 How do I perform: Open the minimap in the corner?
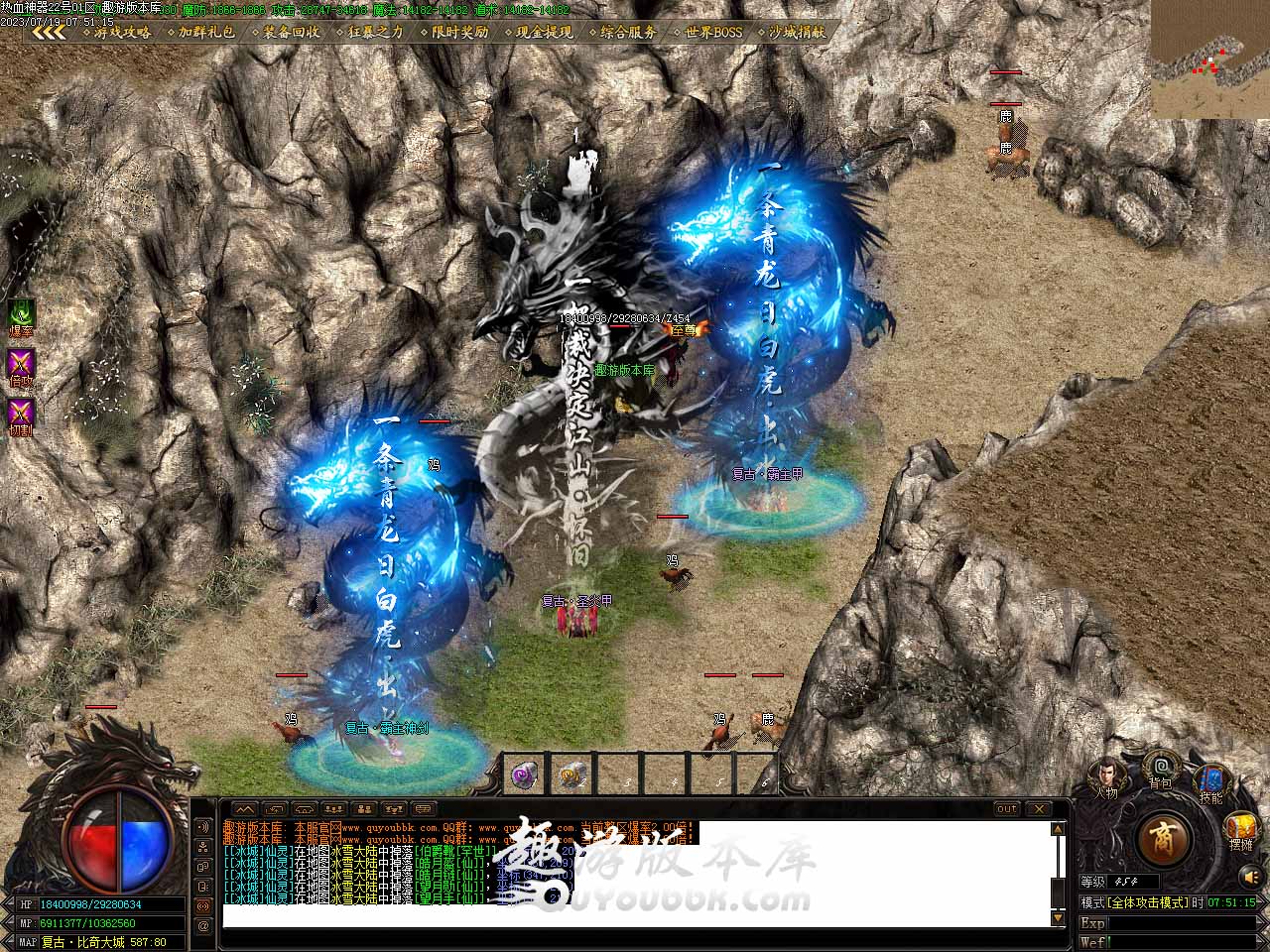(1209, 59)
